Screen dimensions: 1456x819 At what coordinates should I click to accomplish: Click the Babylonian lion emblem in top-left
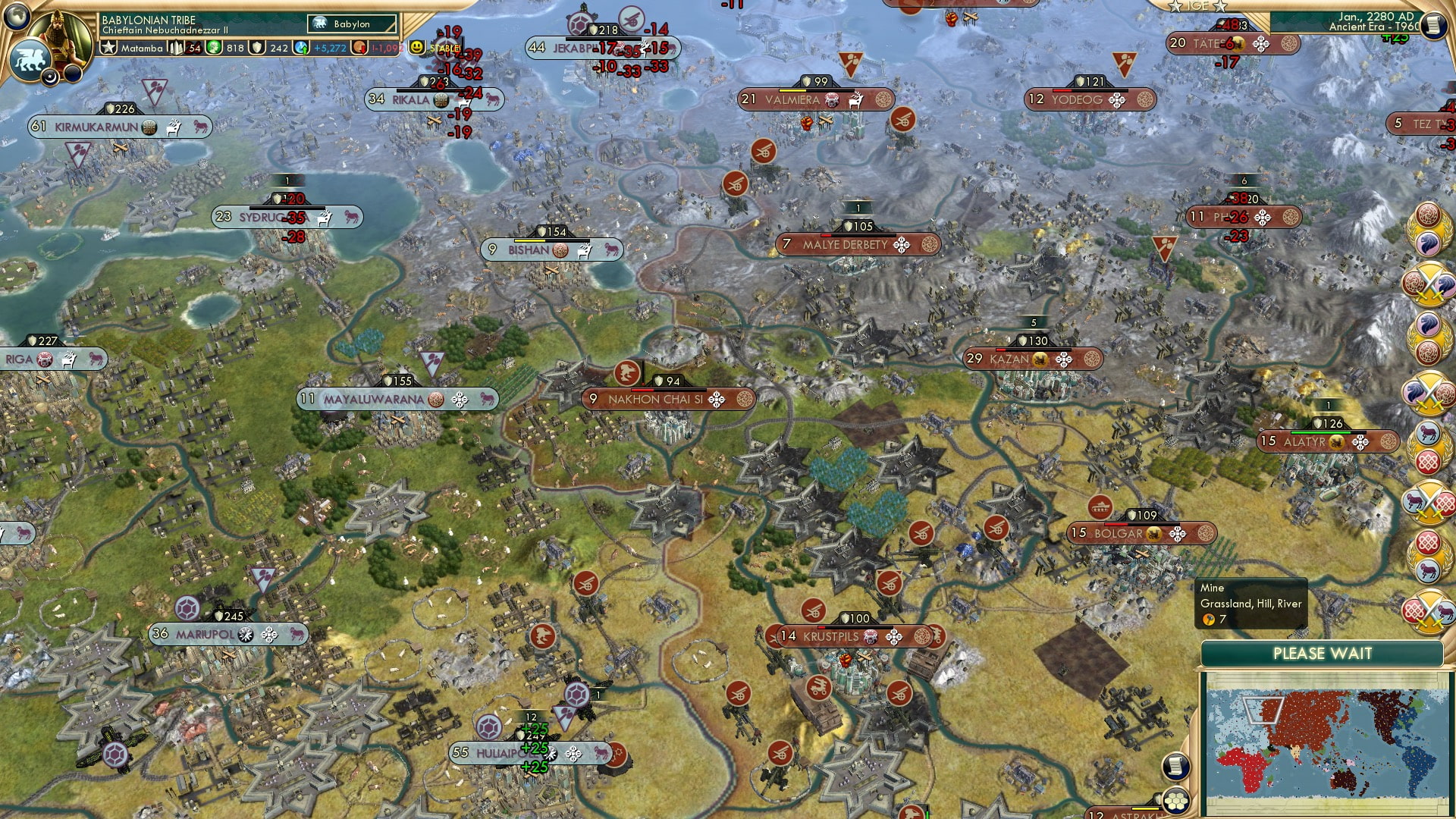click(x=30, y=57)
